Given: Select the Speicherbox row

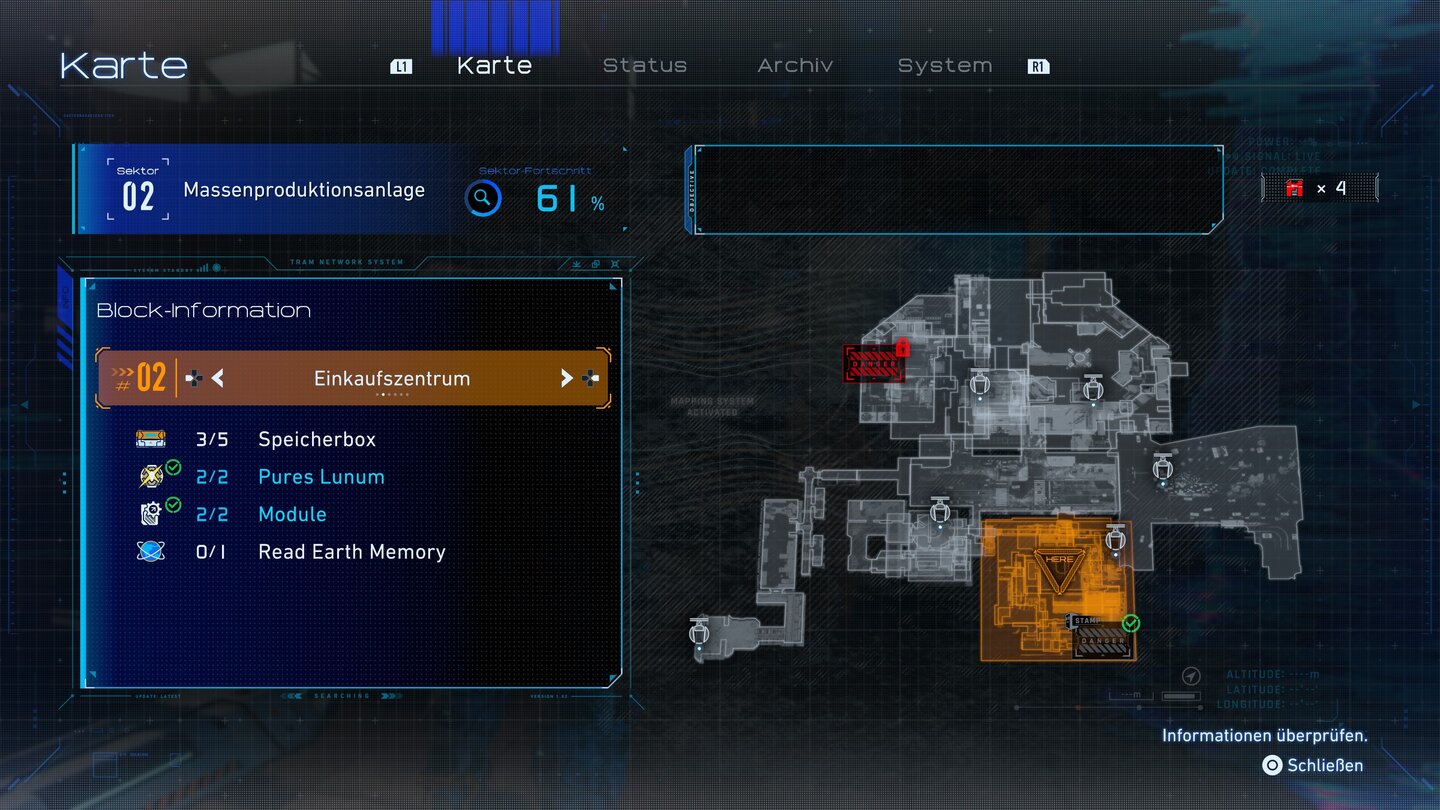Looking at the screenshot, I should 317,439.
